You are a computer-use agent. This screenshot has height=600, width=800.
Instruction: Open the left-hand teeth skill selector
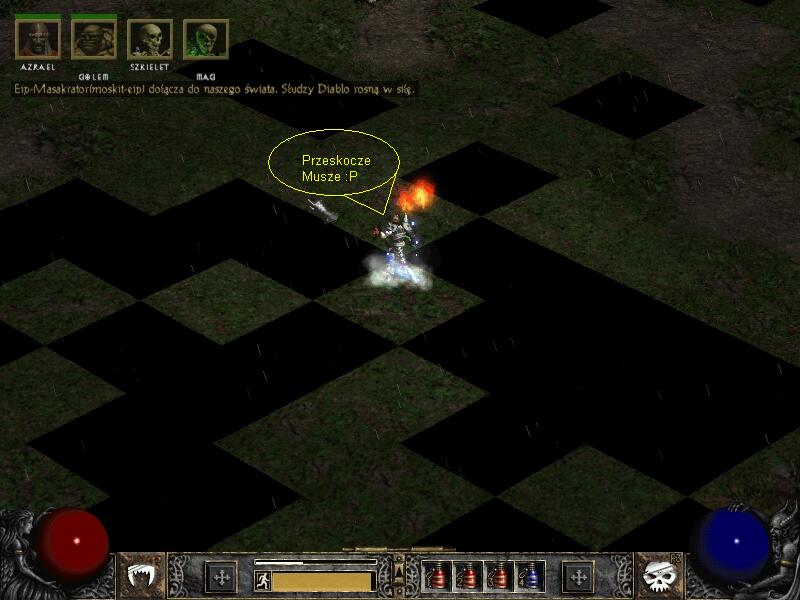[x=143, y=576]
